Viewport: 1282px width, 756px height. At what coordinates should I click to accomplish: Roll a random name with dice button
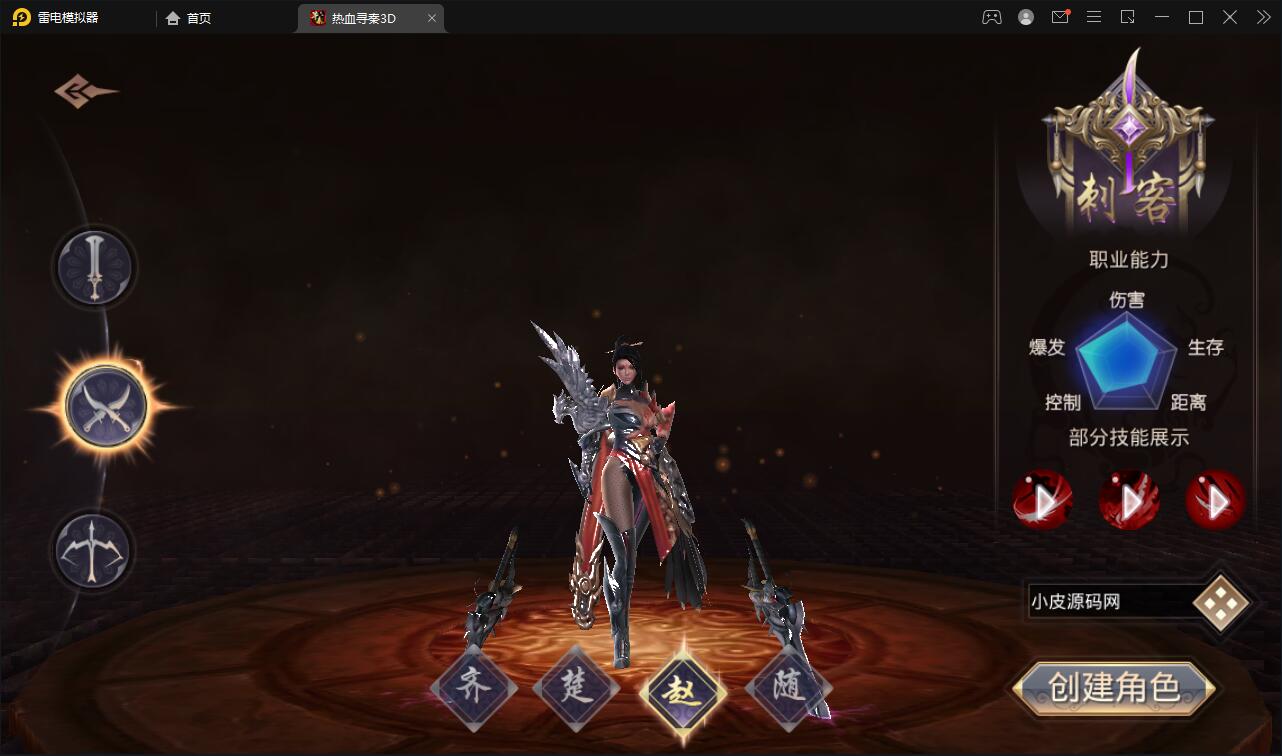[1221, 603]
